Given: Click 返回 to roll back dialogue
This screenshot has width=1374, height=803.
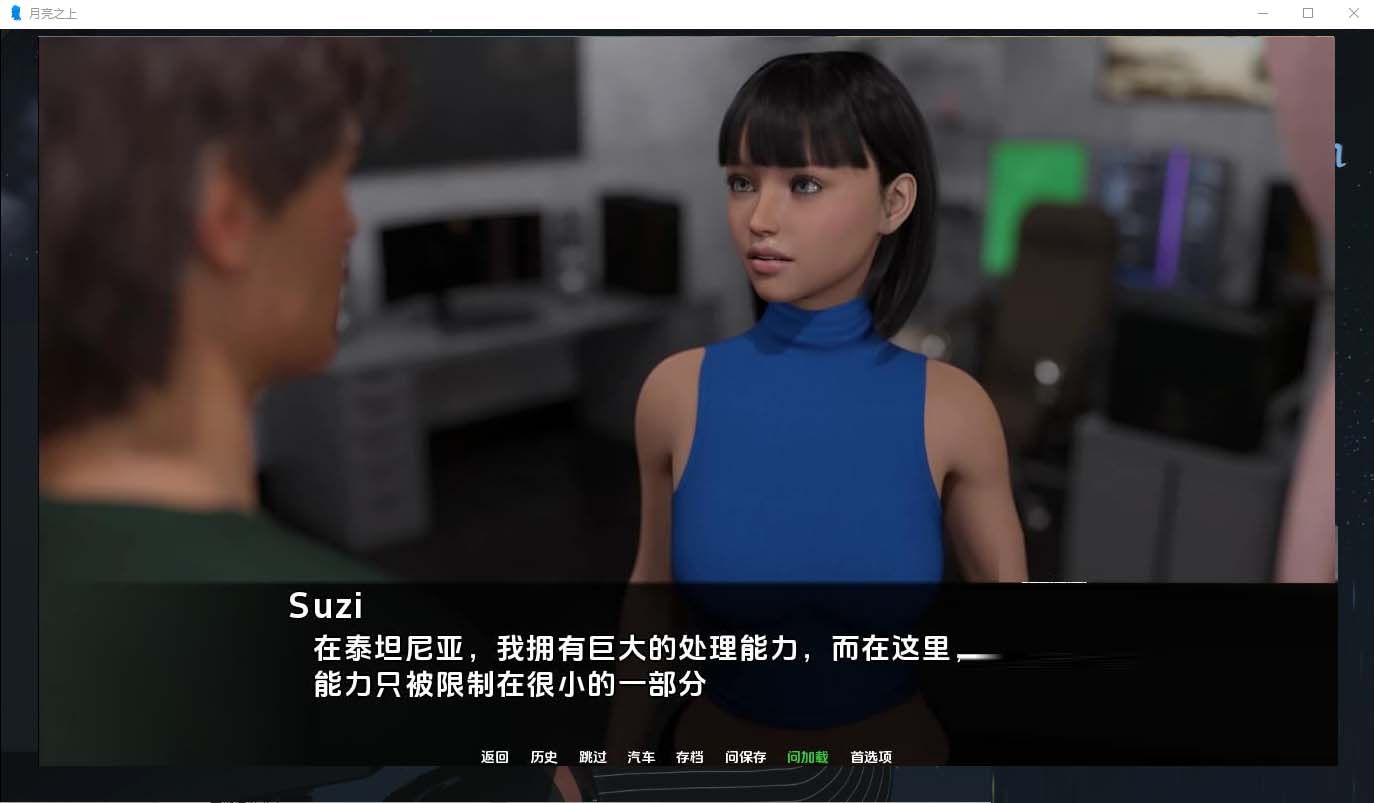Looking at the screenshot, I should (494, 757).
